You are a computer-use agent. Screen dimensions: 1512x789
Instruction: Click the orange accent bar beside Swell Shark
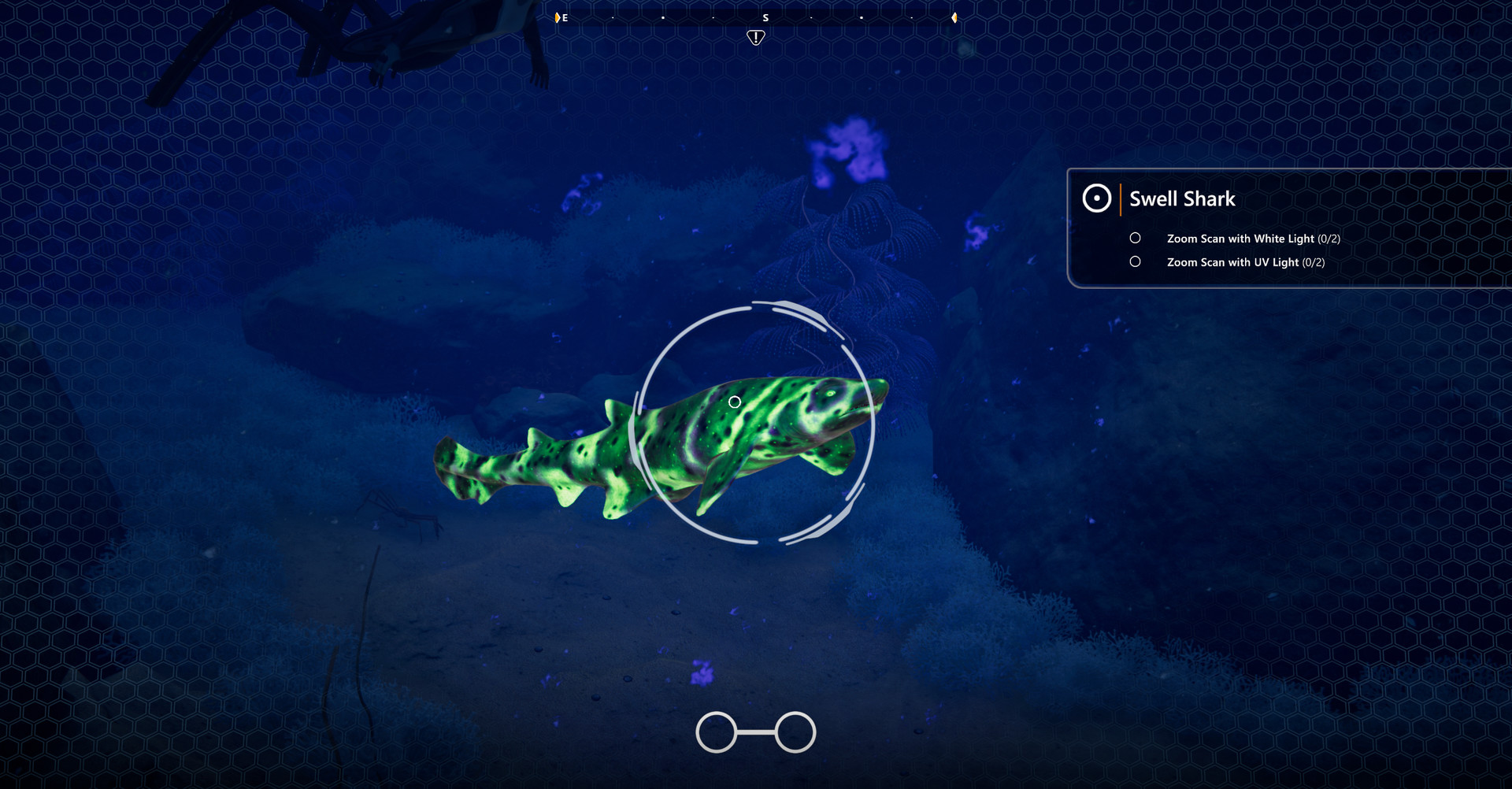click(x=1121, y=198)
